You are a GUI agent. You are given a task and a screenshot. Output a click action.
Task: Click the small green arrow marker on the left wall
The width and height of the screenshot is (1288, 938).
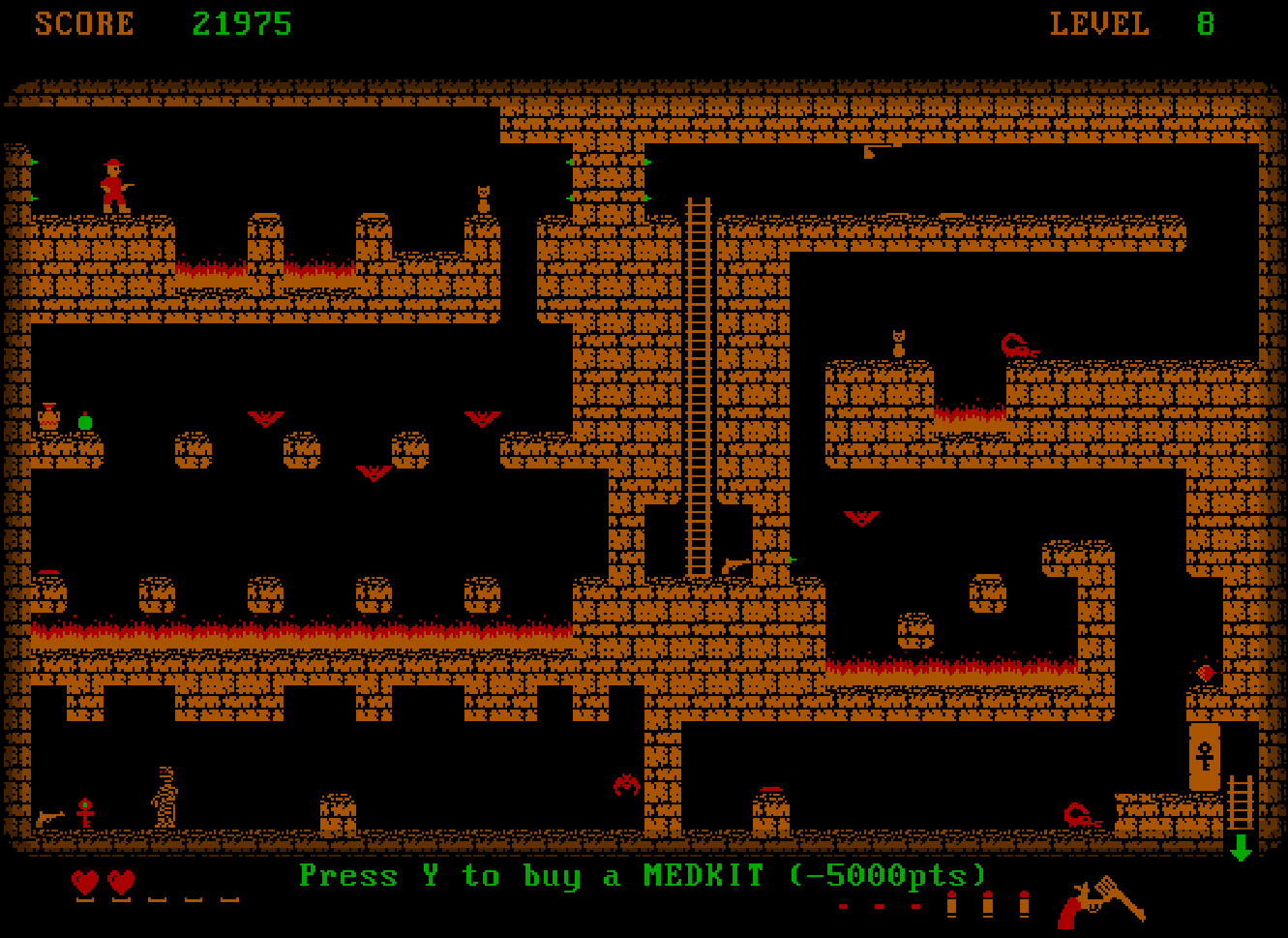[x=32, y=163]
